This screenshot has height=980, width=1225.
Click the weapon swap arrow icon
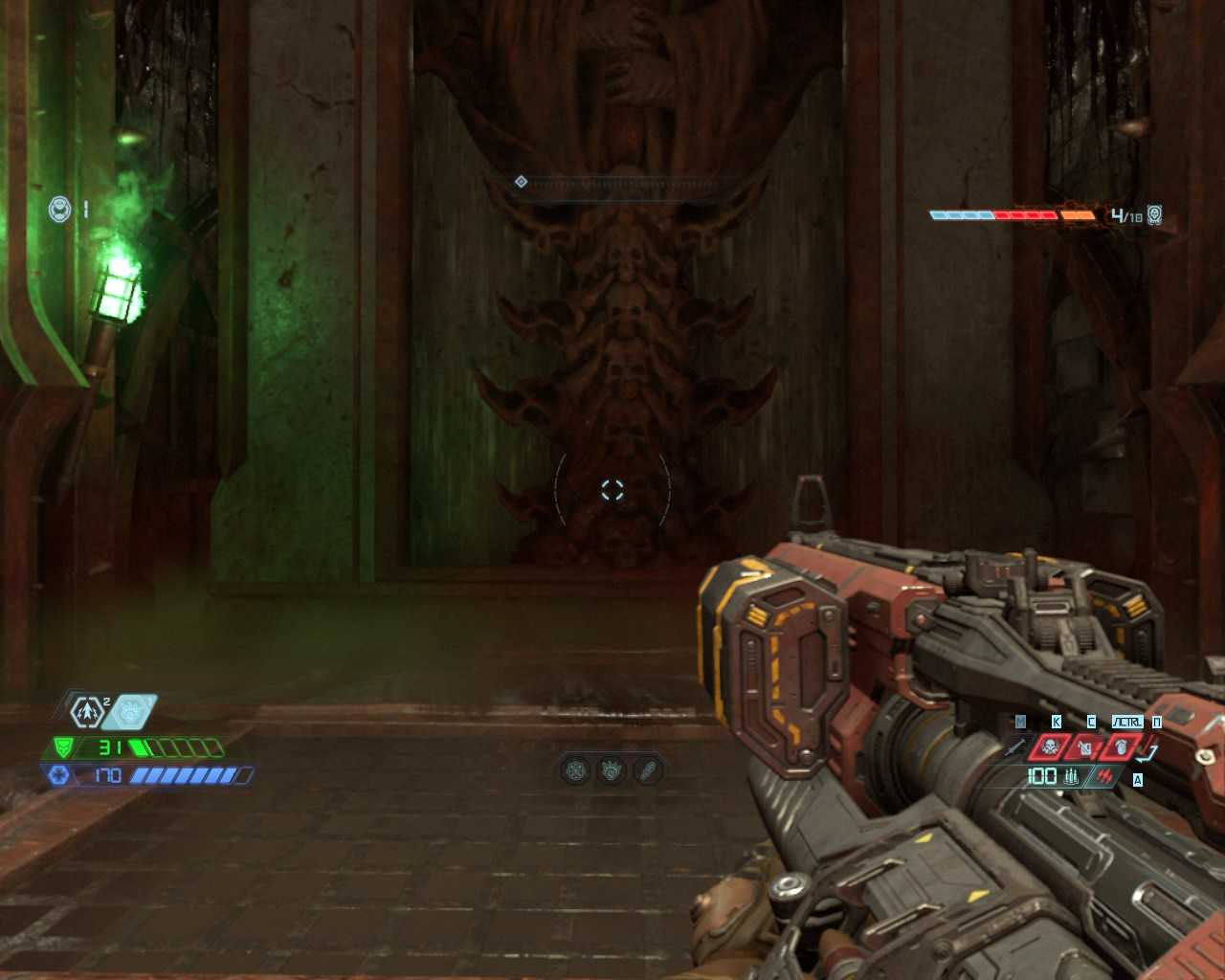tap(1149, 752)
